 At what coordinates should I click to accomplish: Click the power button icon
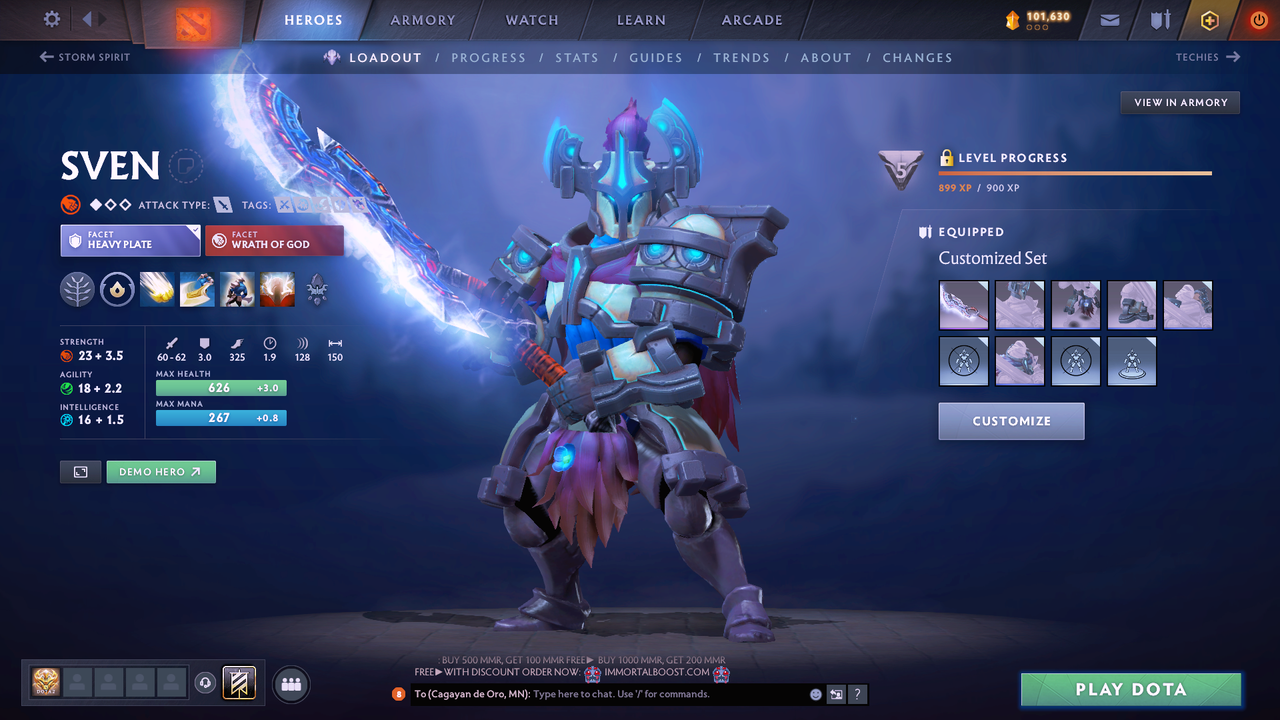tap(1258, 18)
